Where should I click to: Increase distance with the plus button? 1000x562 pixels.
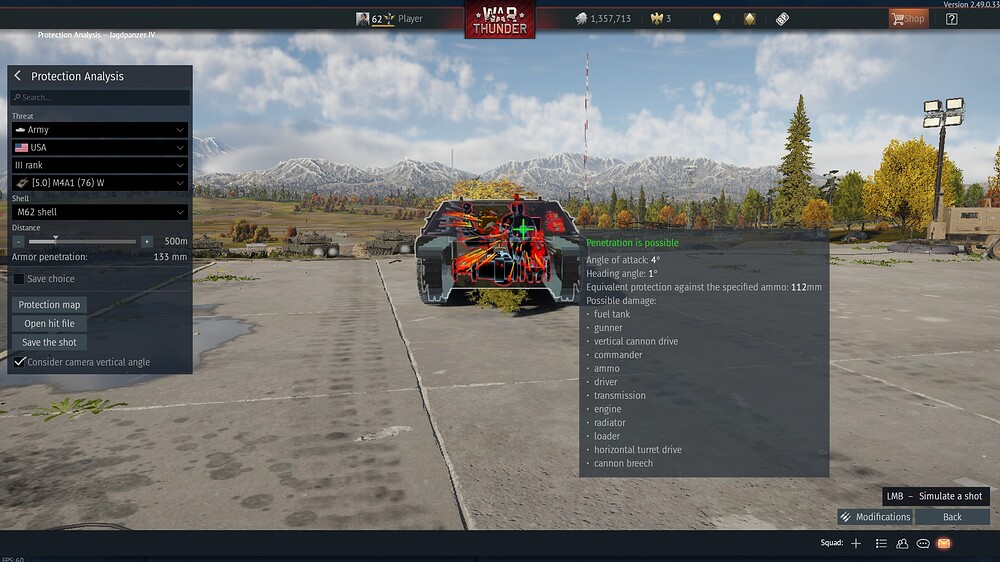click(147, 241)
